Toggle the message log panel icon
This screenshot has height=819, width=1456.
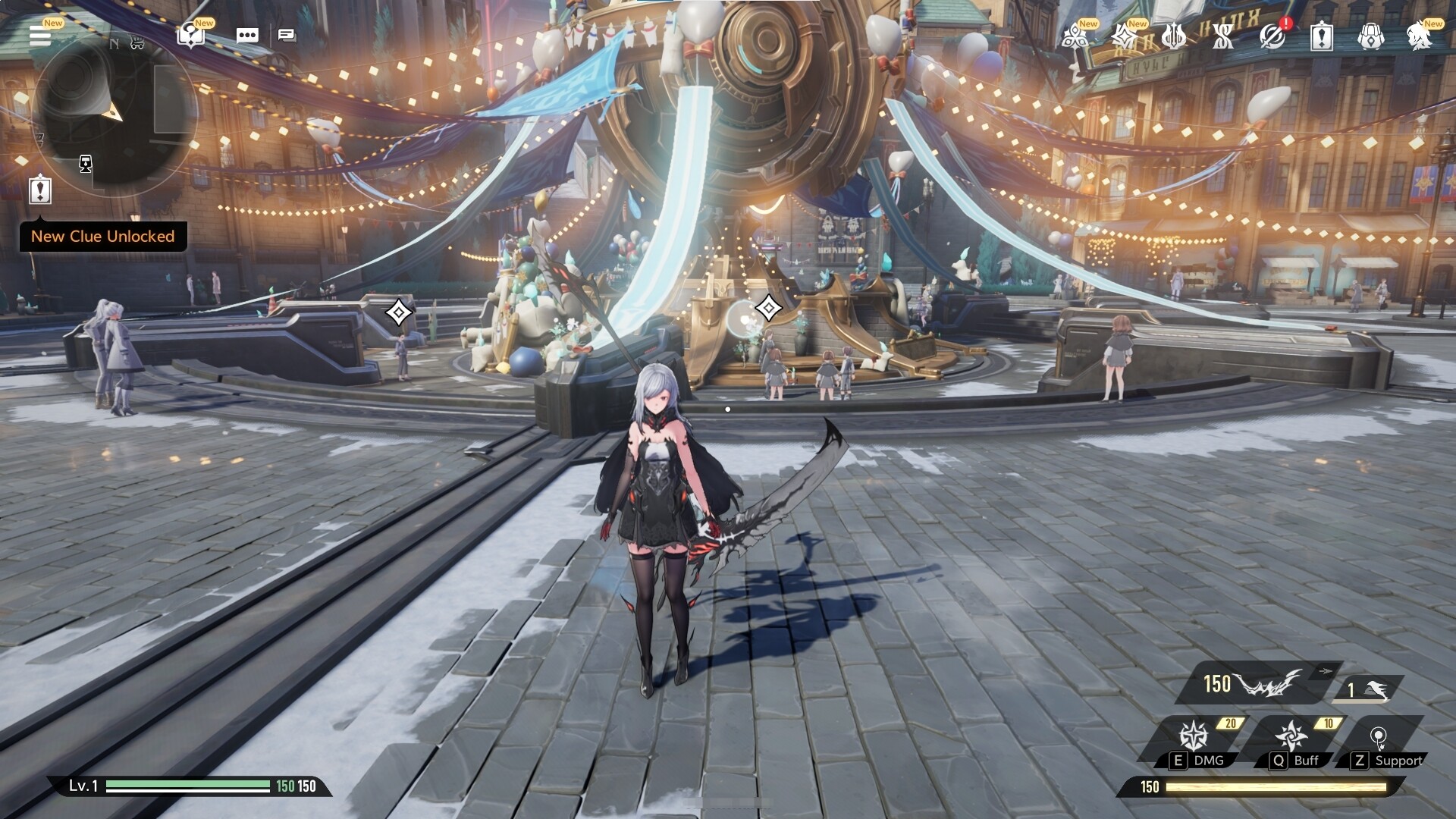[x=287, y=35]
